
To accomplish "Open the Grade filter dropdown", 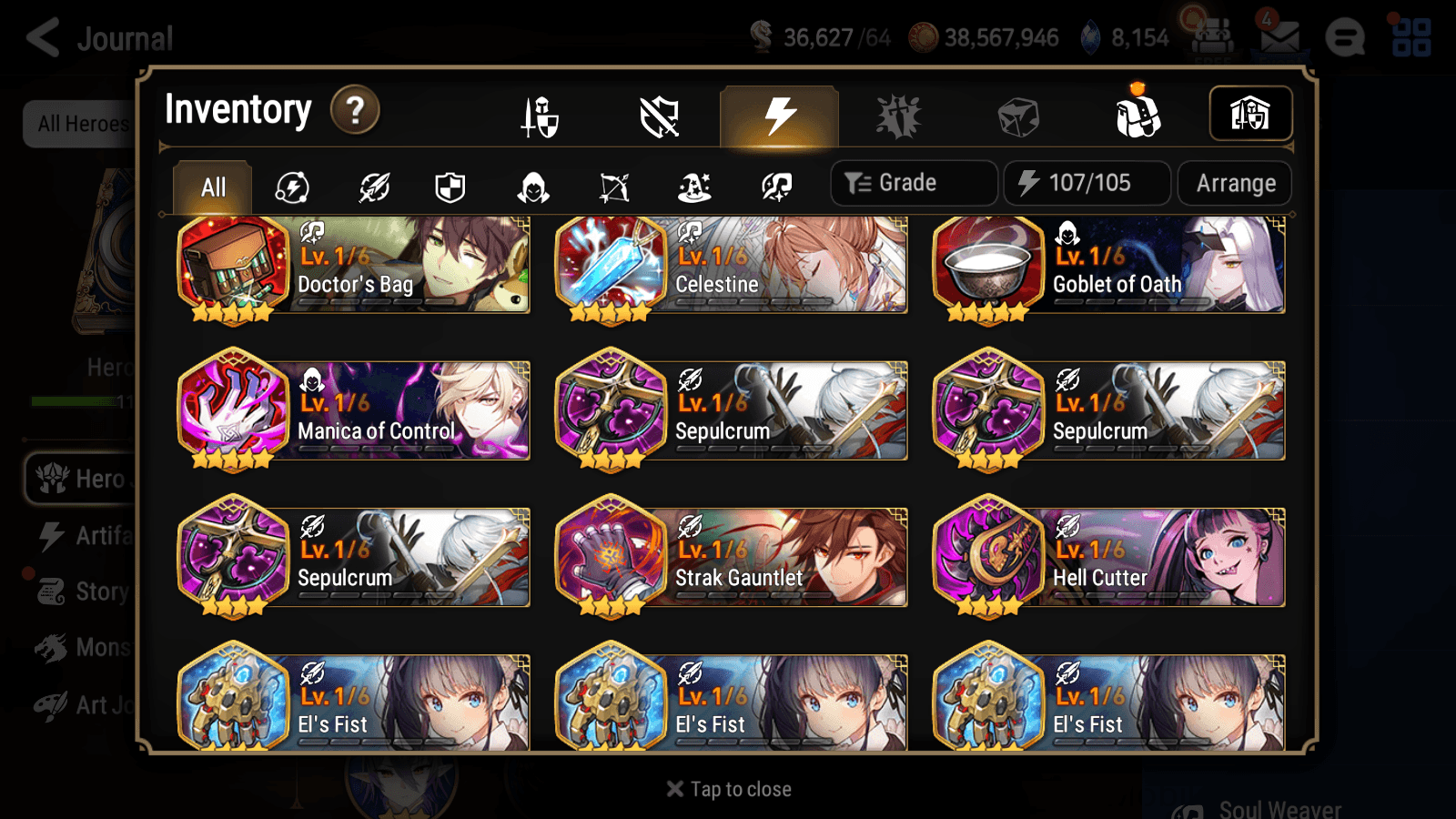I will [x=913, y=182].
